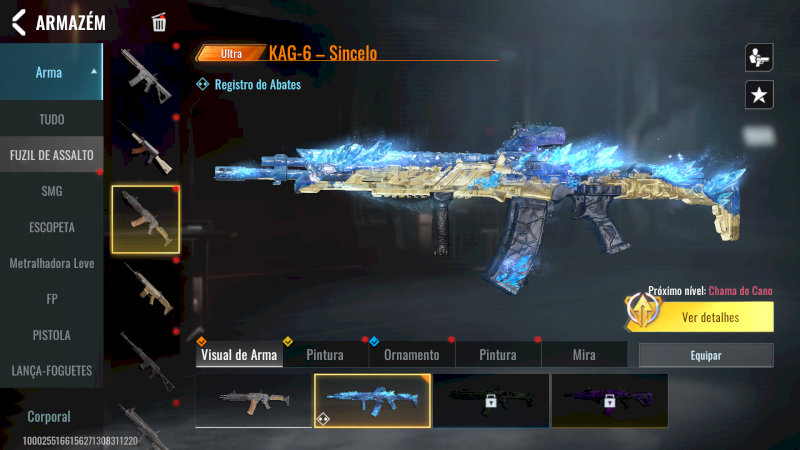Switch to the SMG category
This screenshot has height=450, width=800.
tap(51, 191)
